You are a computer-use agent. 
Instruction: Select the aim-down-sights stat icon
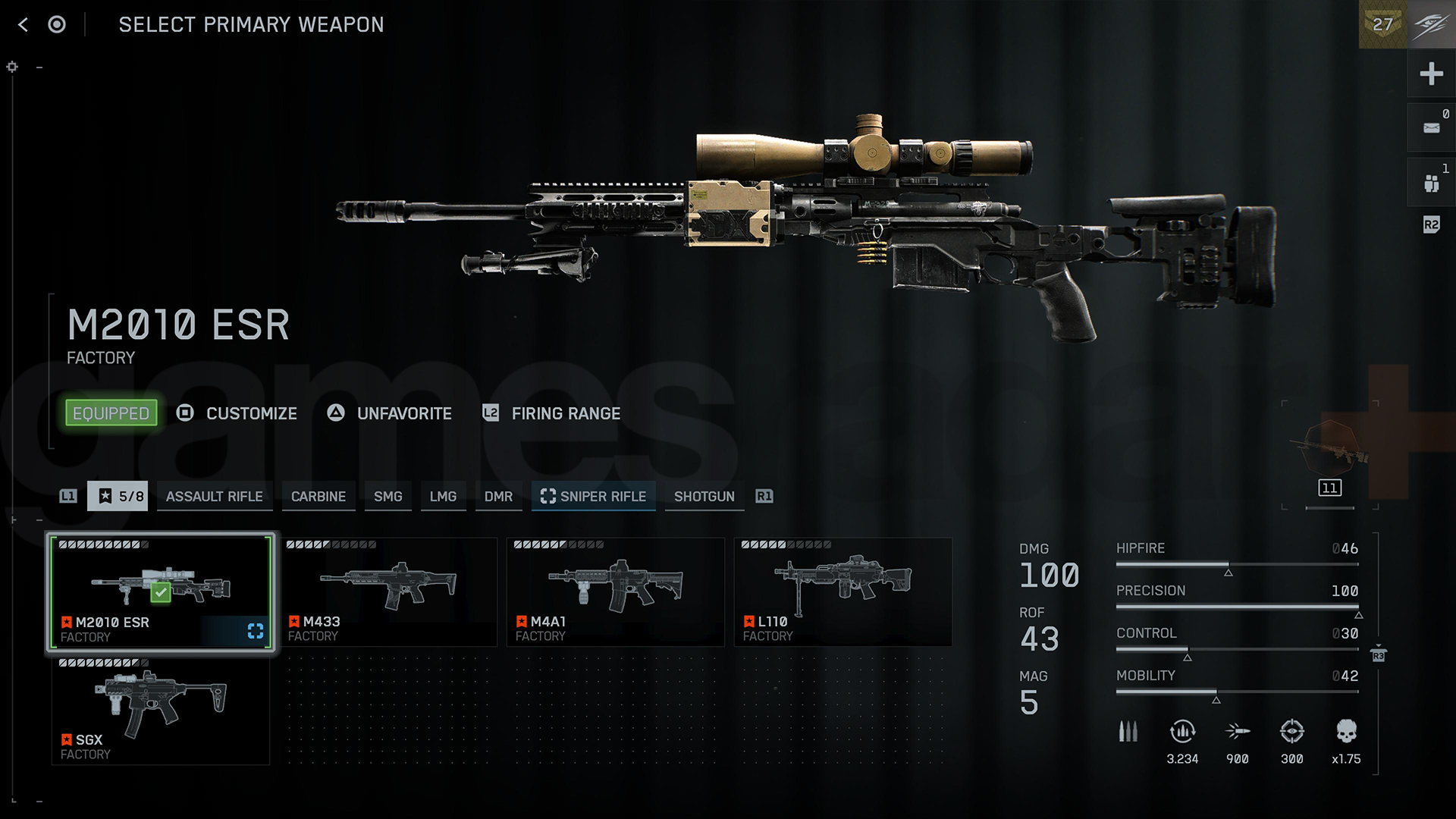pos(1292,732)
